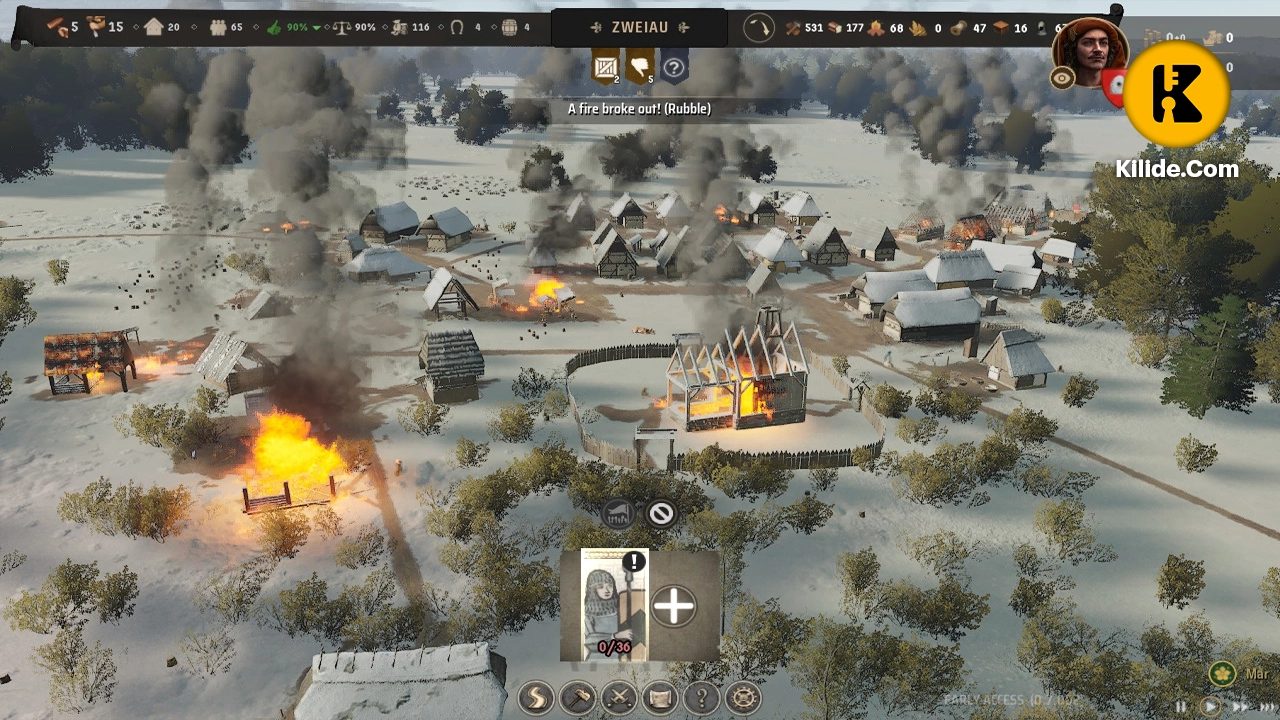Open the settings gear wheel button
This screenshot has width=1280, height=720.
[743, 697]
